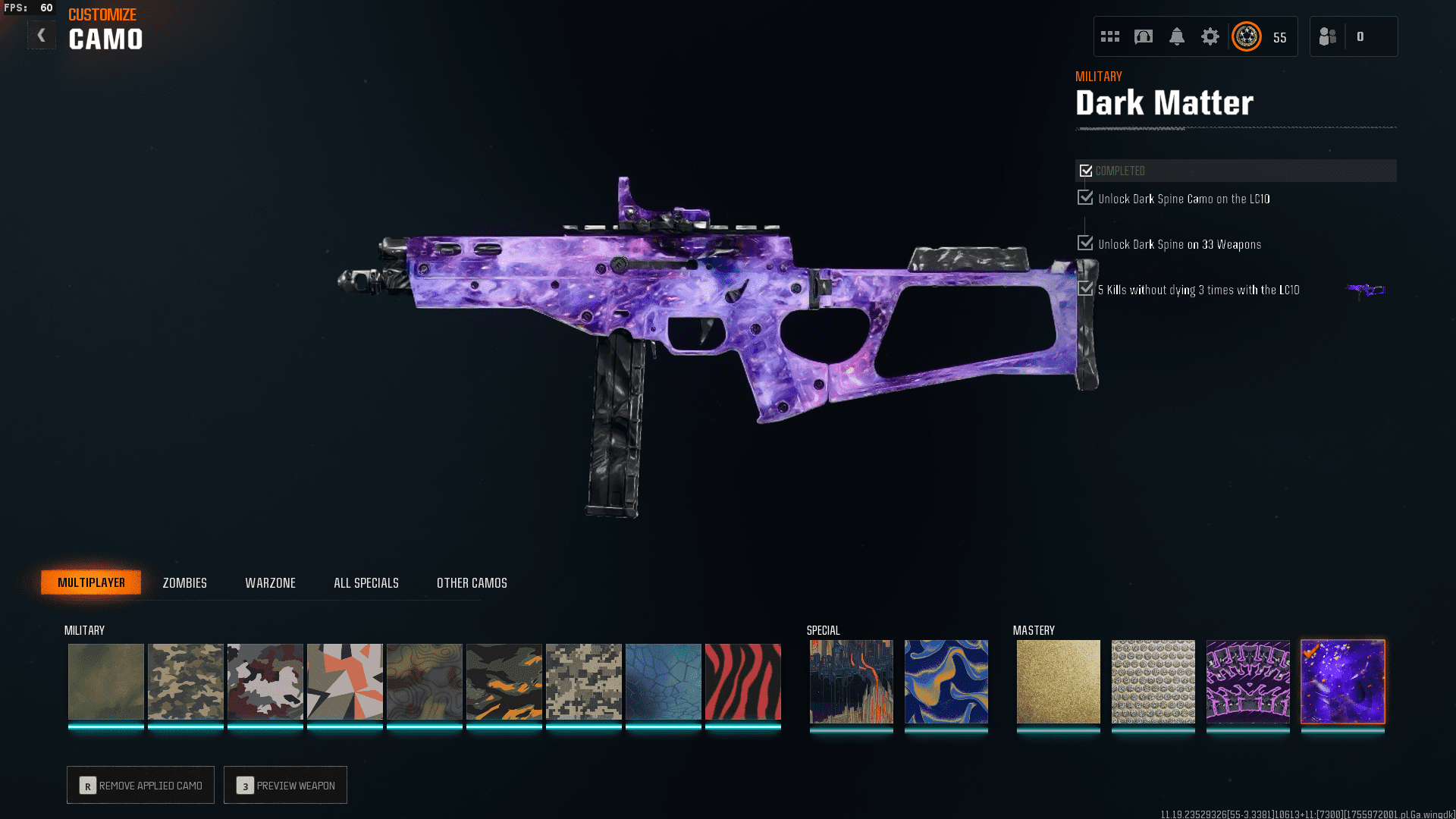Pick the gold mastery camo
This screenshot has height=819, width=1456.
[x=1058, y=681]
